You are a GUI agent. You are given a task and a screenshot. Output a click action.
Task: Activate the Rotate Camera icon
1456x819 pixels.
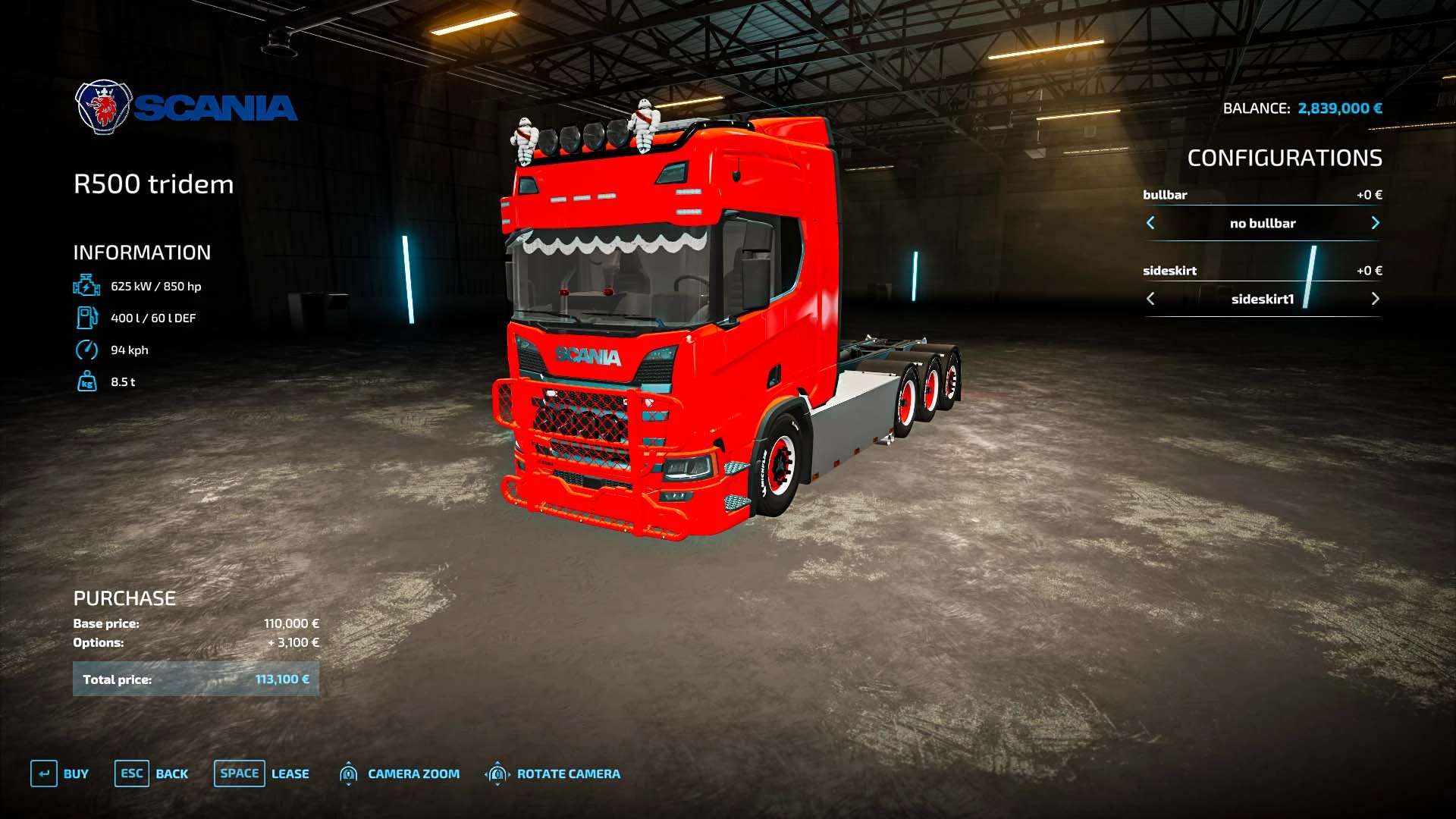(498, 773)
